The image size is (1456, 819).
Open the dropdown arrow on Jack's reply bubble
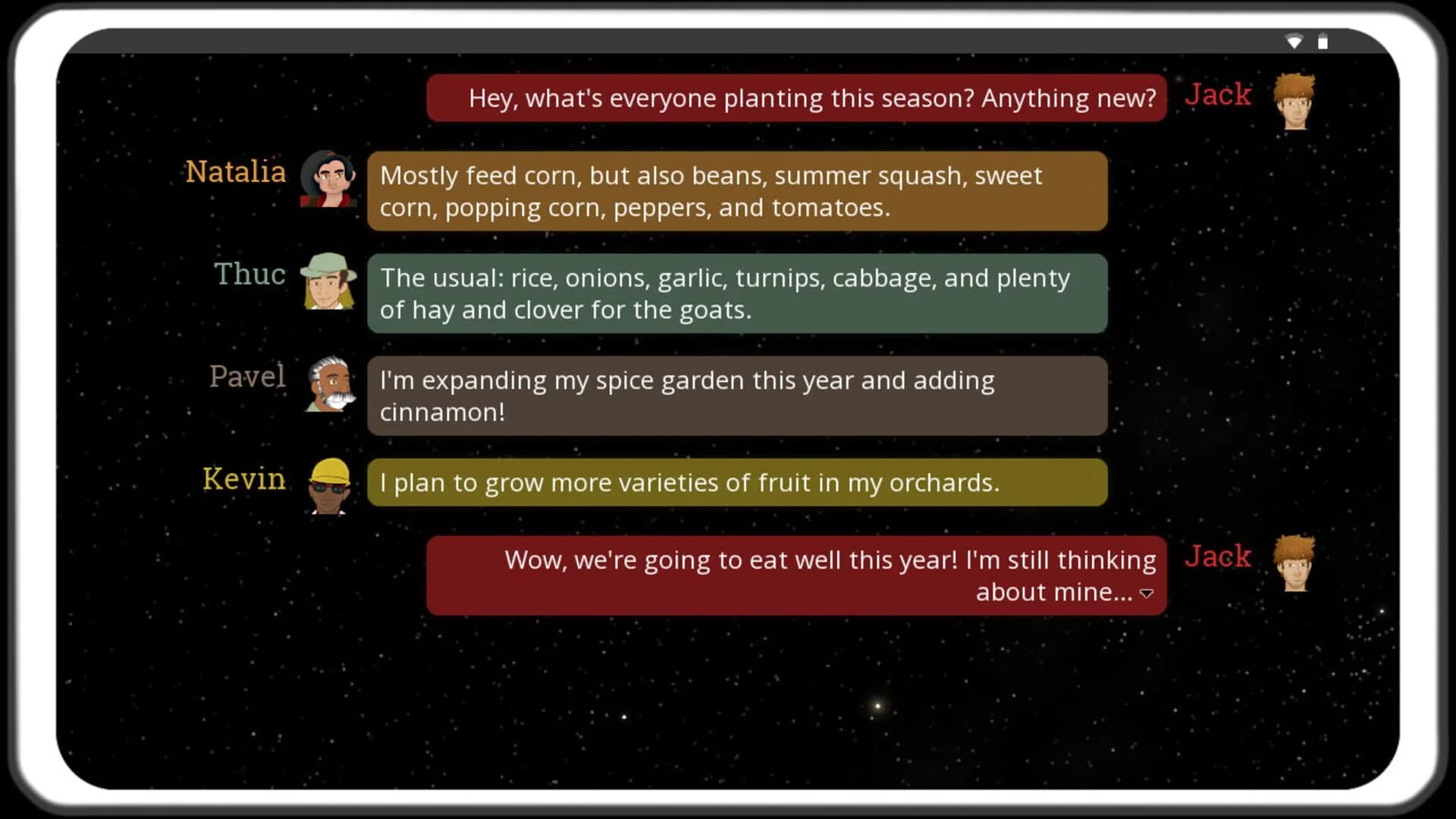1147,595
